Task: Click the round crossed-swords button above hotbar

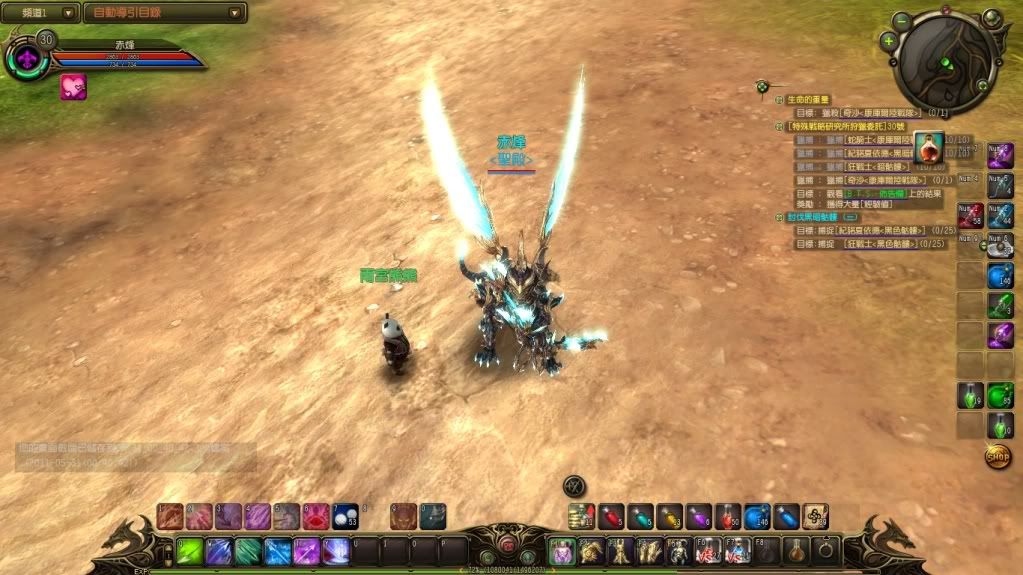Action: coord(574,485)
